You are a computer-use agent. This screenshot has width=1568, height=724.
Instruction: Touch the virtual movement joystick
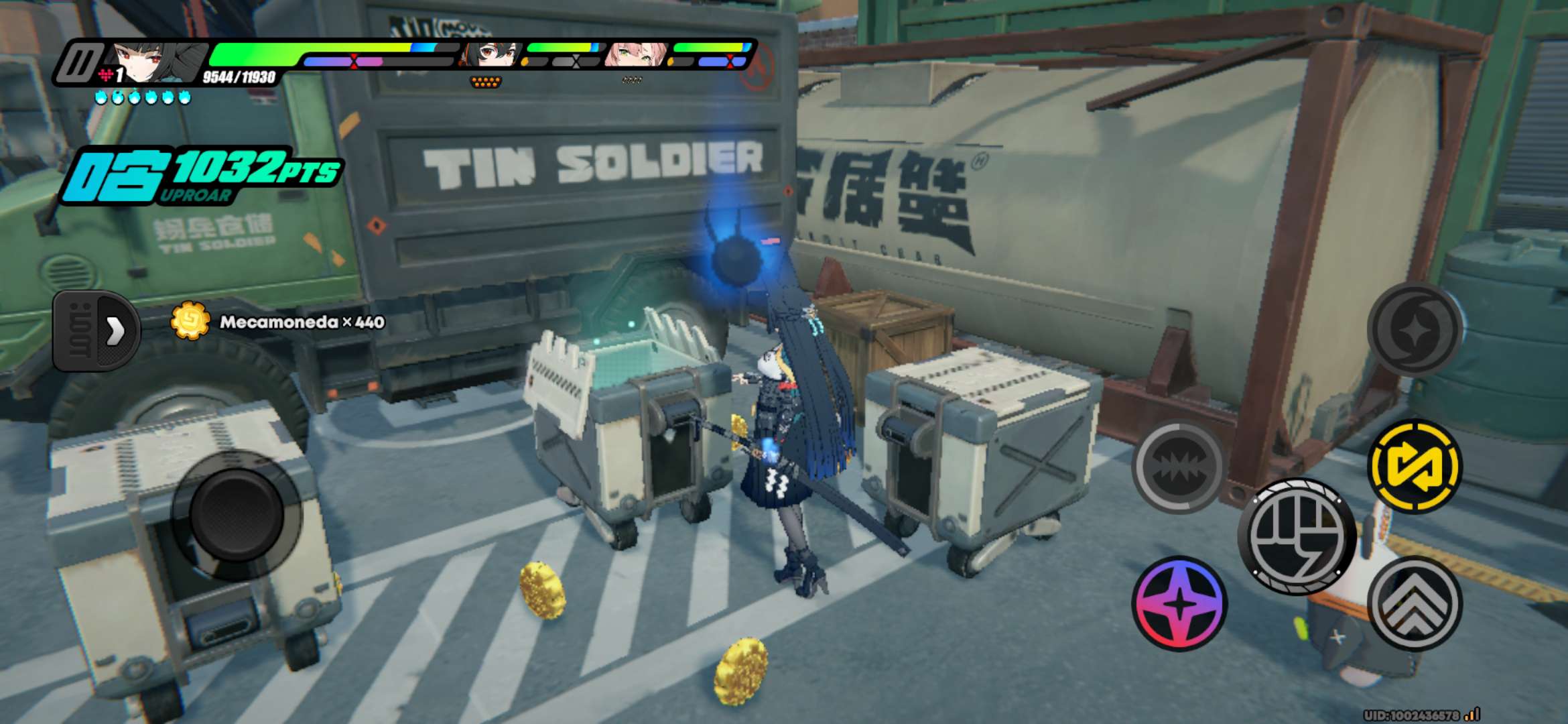point(236,515)
